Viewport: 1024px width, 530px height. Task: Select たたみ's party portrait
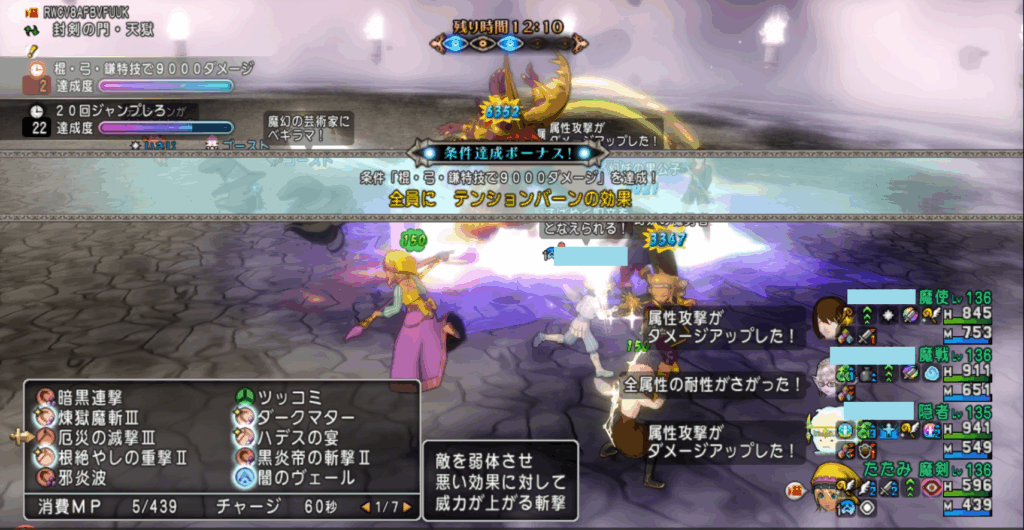coord(829,487)
